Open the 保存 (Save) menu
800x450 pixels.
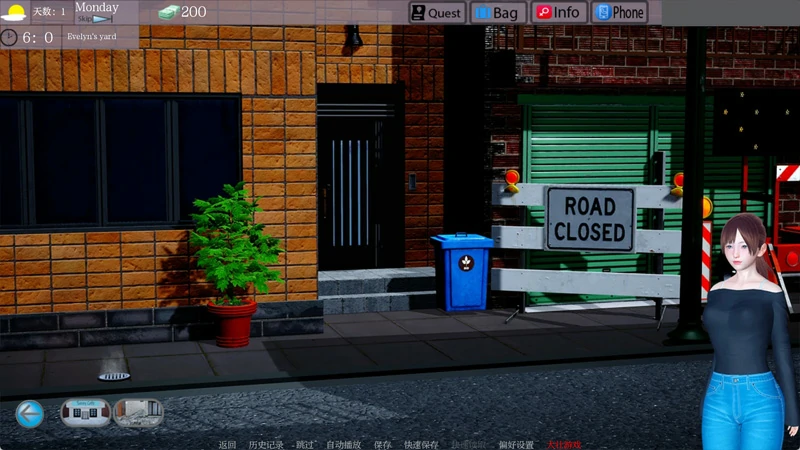pyautogui.click(x=382, y=444)
